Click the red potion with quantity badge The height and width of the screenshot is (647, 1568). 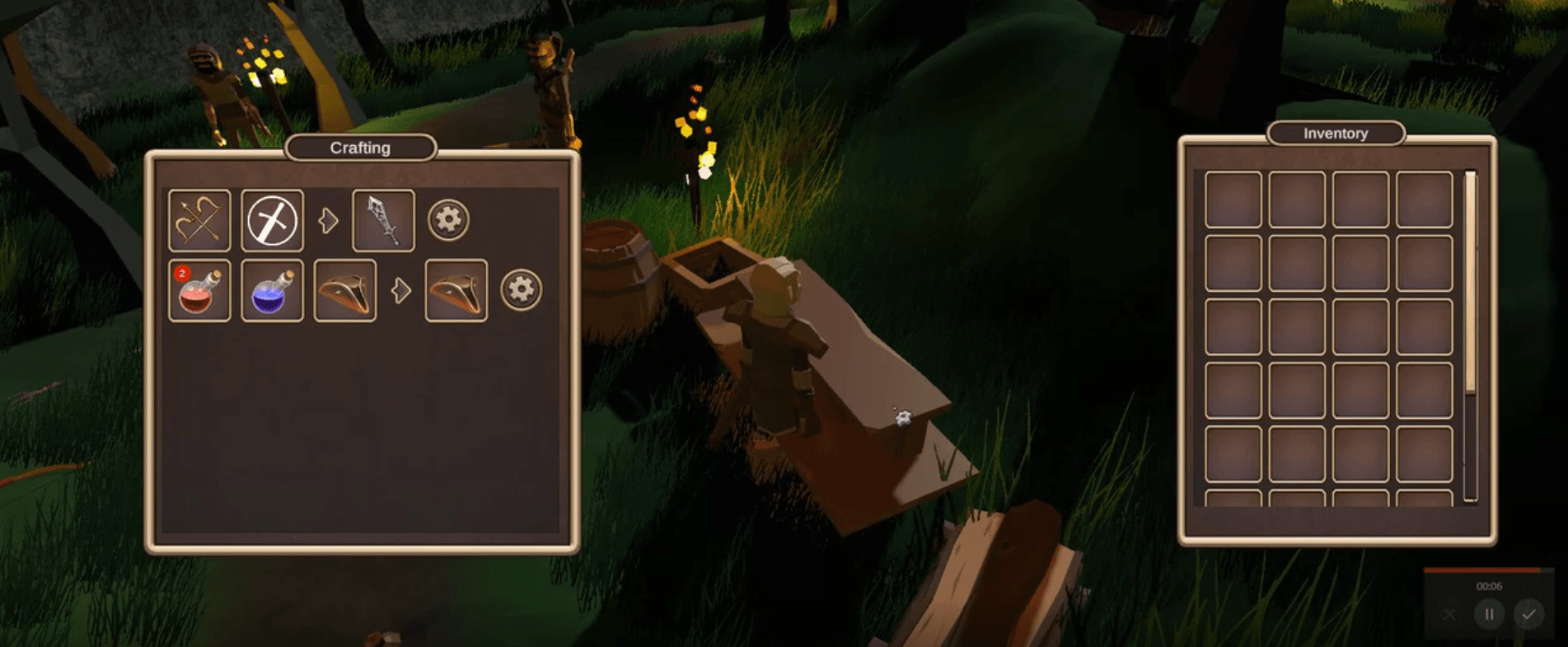coord(200,291)
